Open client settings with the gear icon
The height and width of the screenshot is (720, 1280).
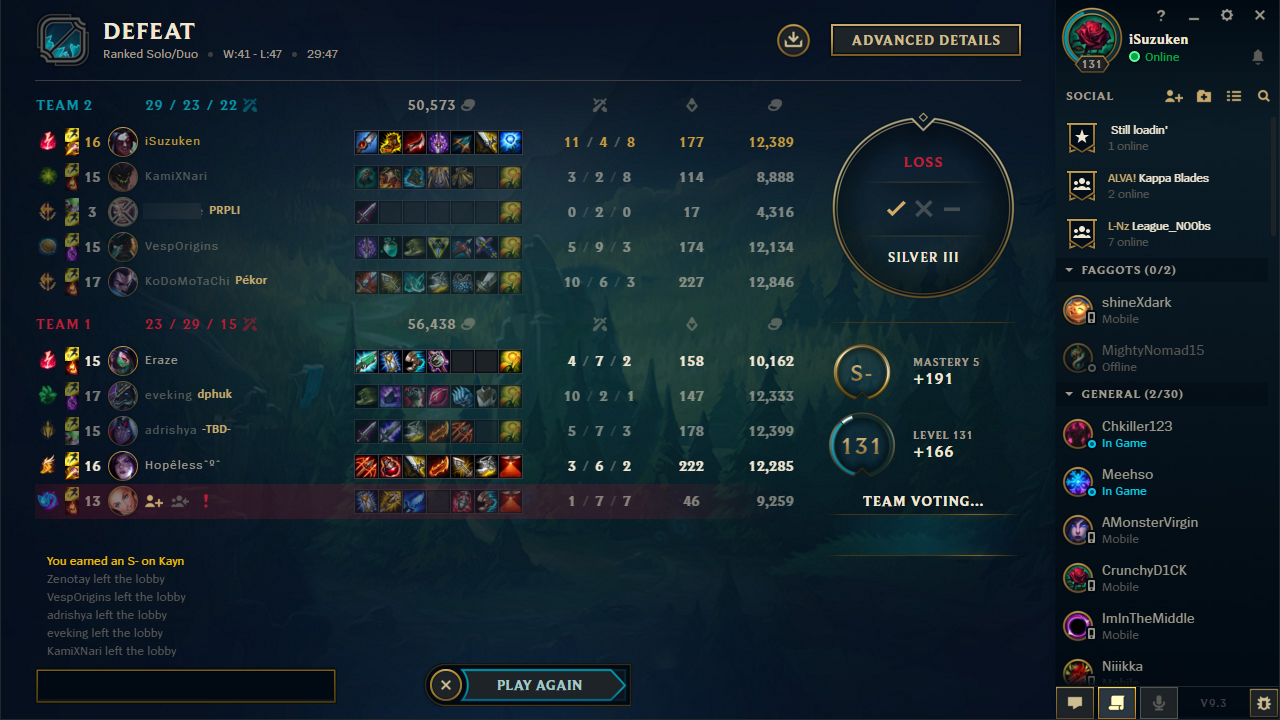pos(1226,15)
